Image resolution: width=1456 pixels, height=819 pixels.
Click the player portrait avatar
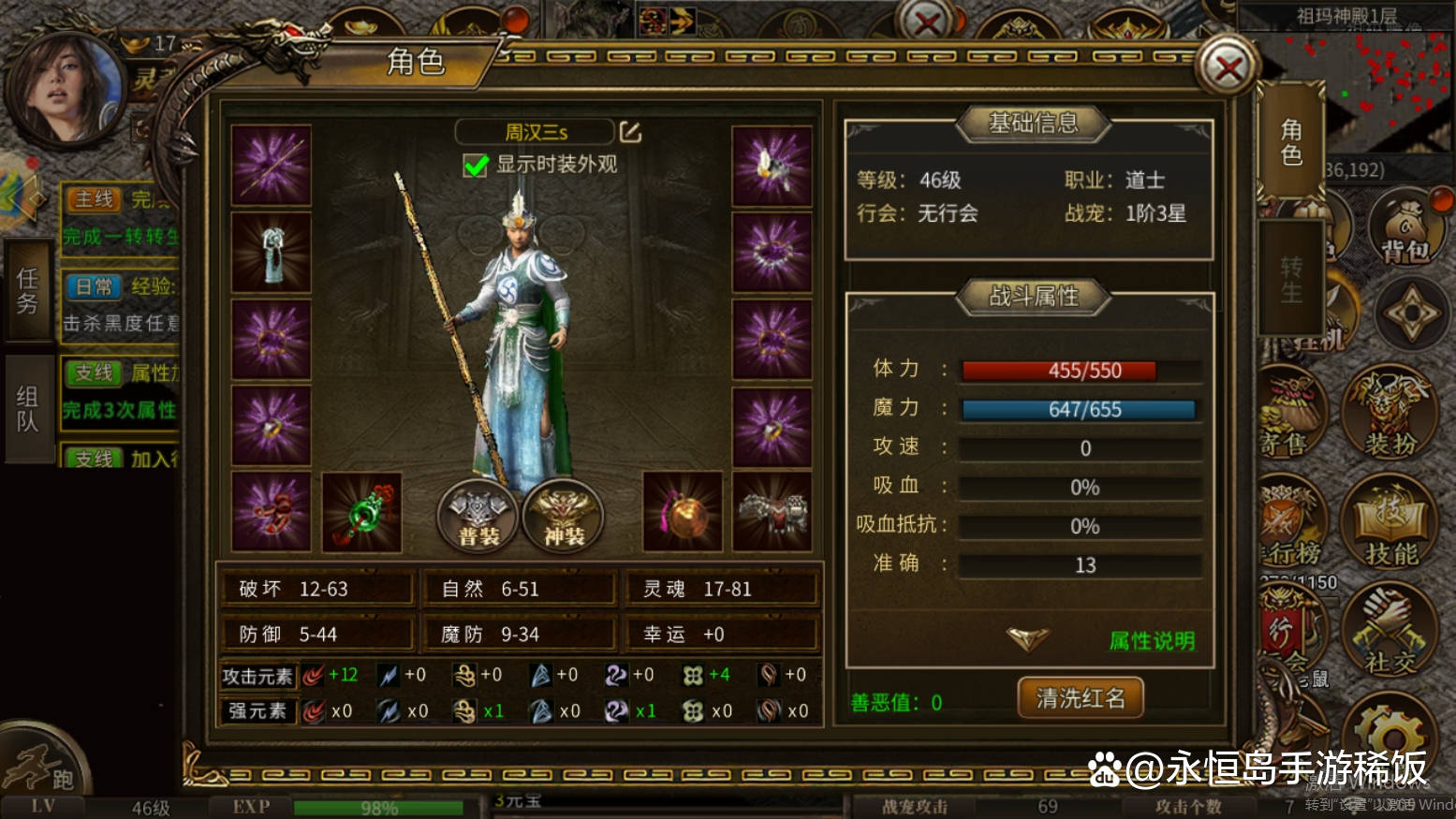pos(66,89)
